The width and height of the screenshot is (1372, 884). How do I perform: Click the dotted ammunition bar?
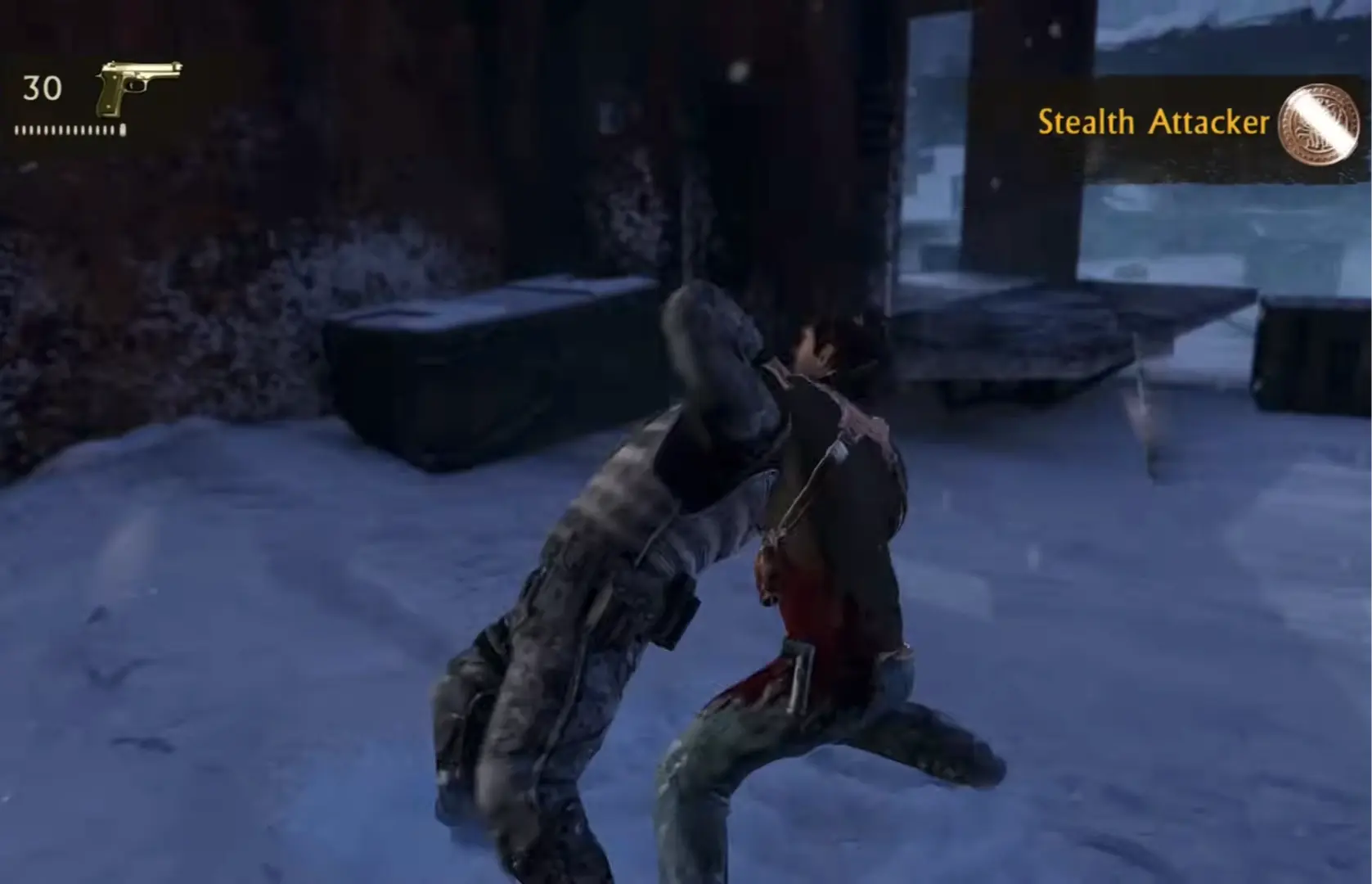(x=70, y=129)
